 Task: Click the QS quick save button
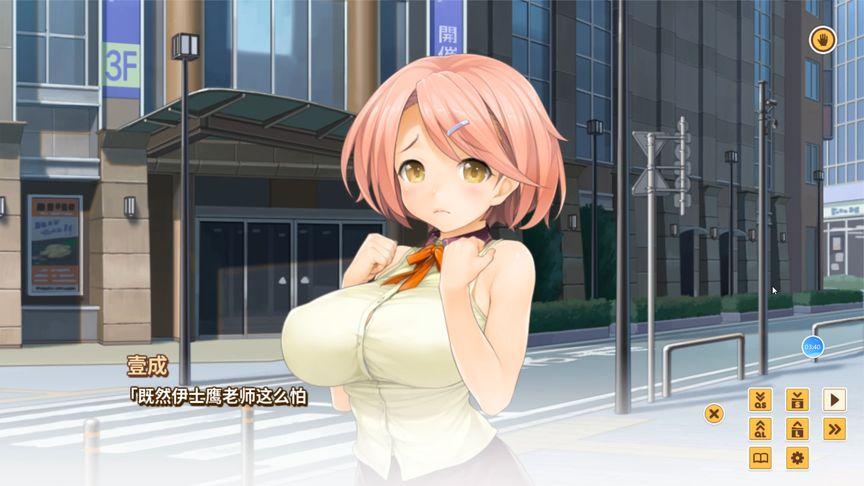pyautogui.click(x=760, y=400)
